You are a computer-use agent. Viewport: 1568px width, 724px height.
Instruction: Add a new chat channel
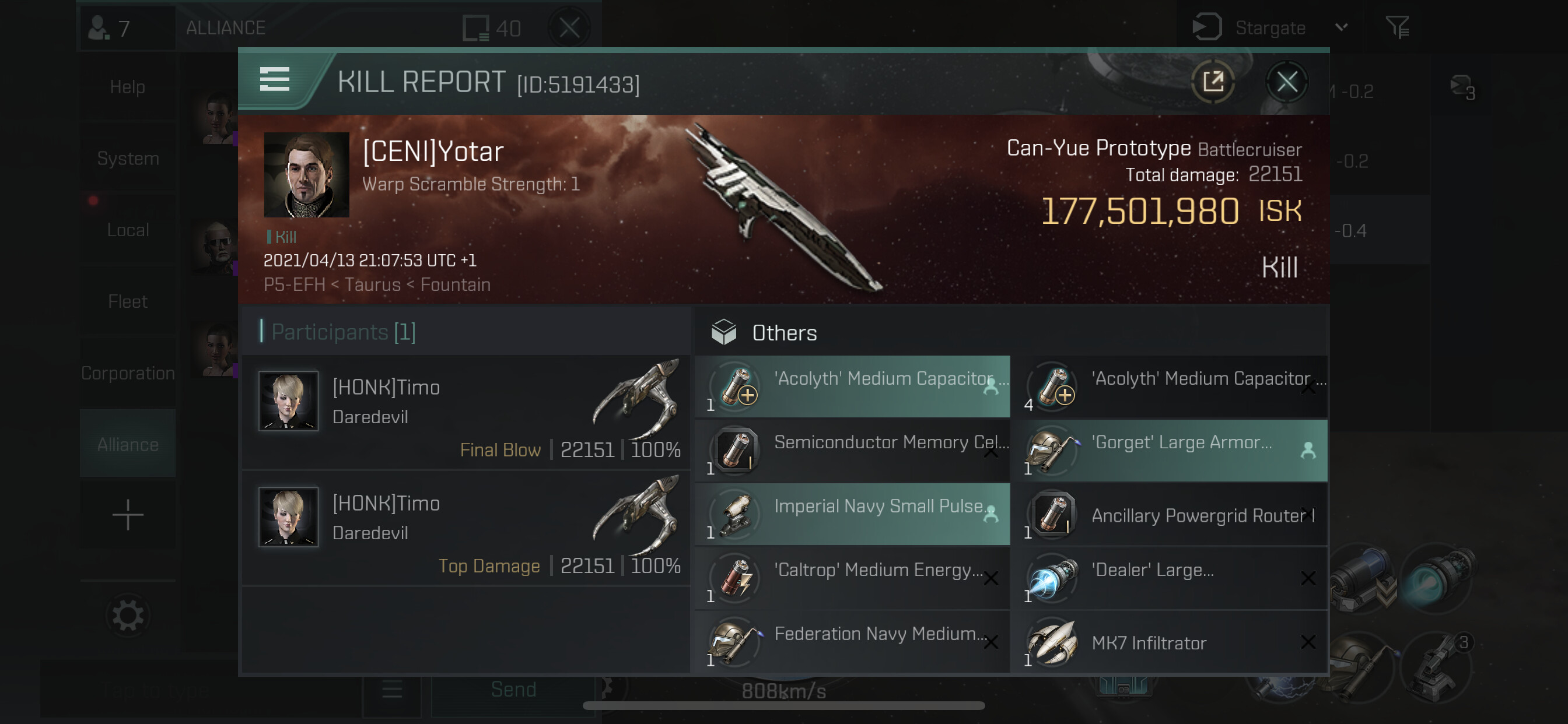128,515
